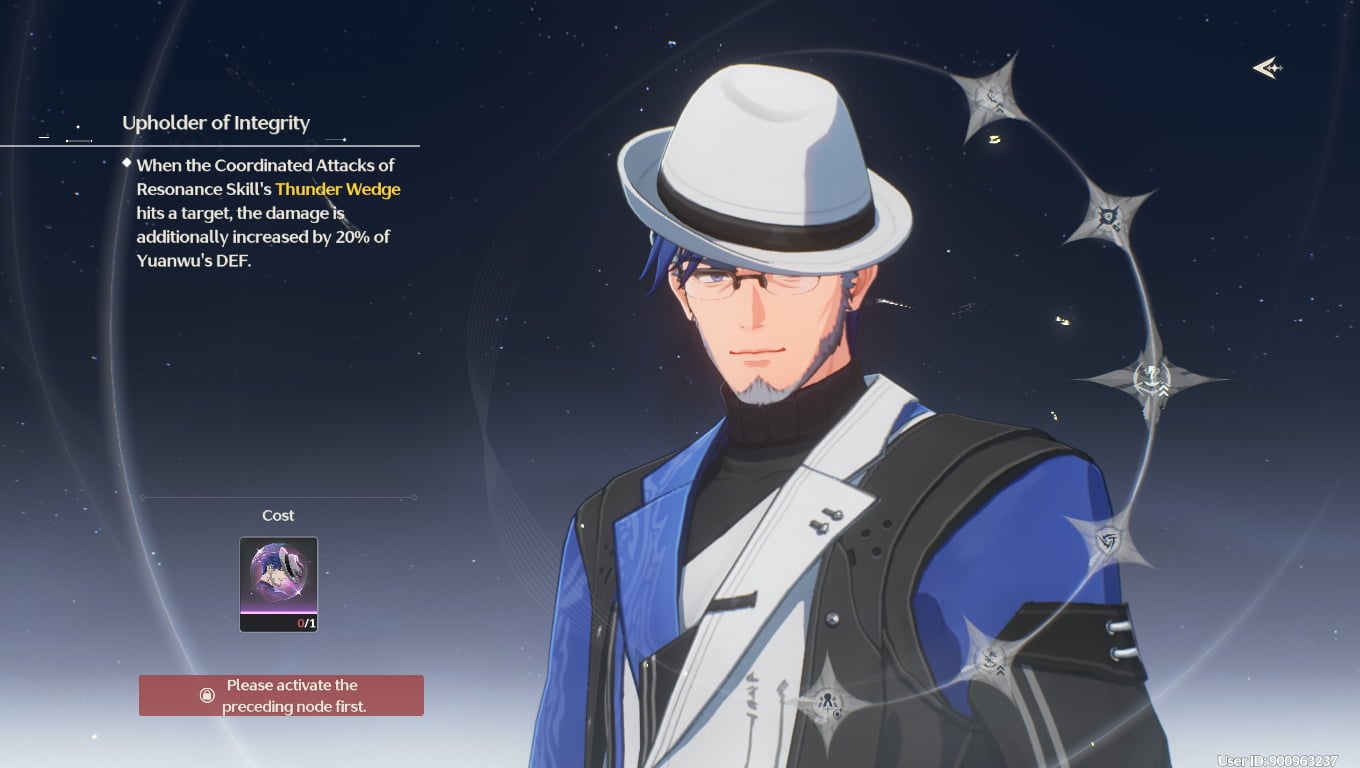Go back using the arrow icon
This screenshot has height=768, width=1360.
click(x=1267, y=68)
